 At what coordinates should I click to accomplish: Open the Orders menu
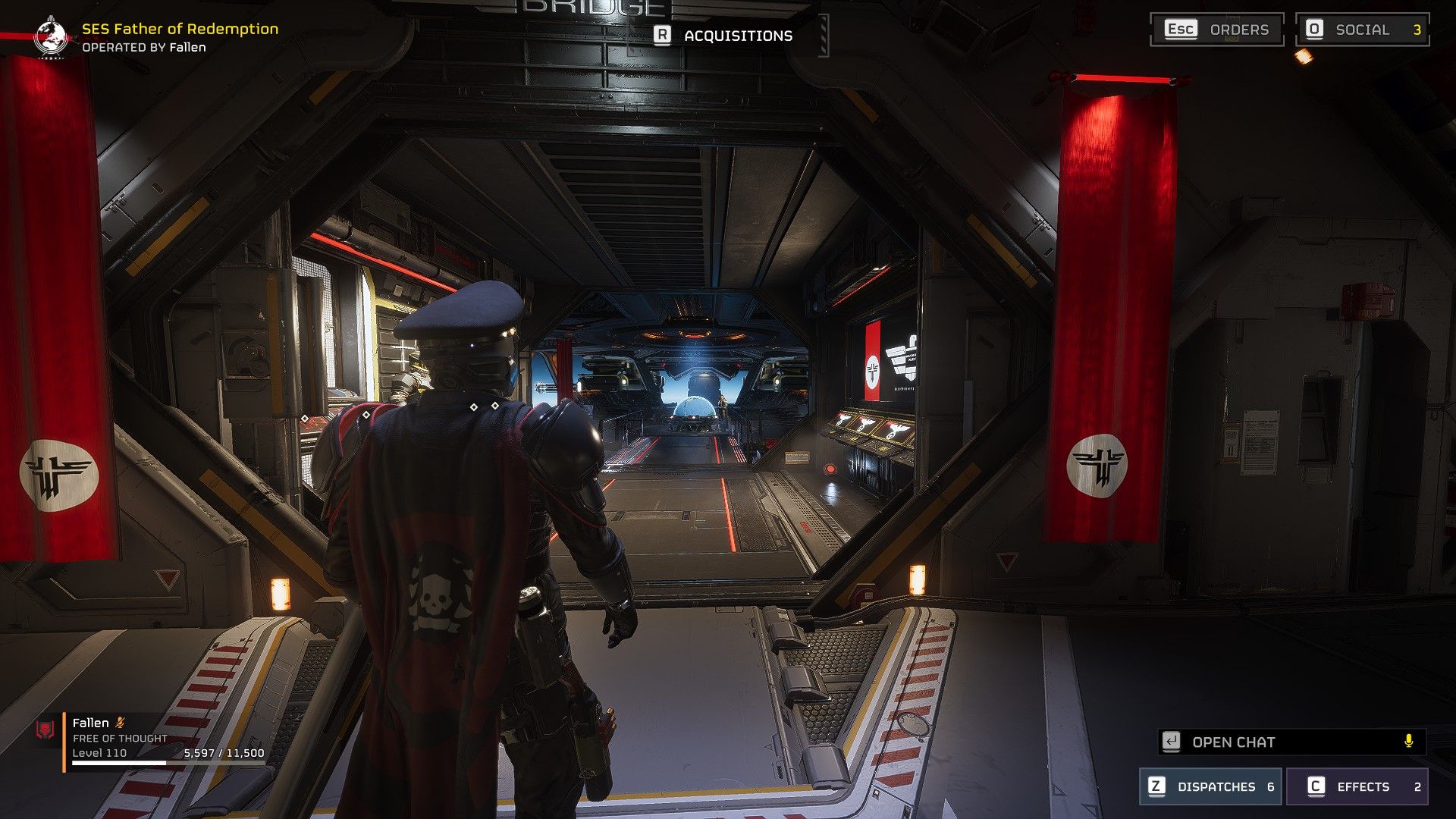(x=1216, y=30)
